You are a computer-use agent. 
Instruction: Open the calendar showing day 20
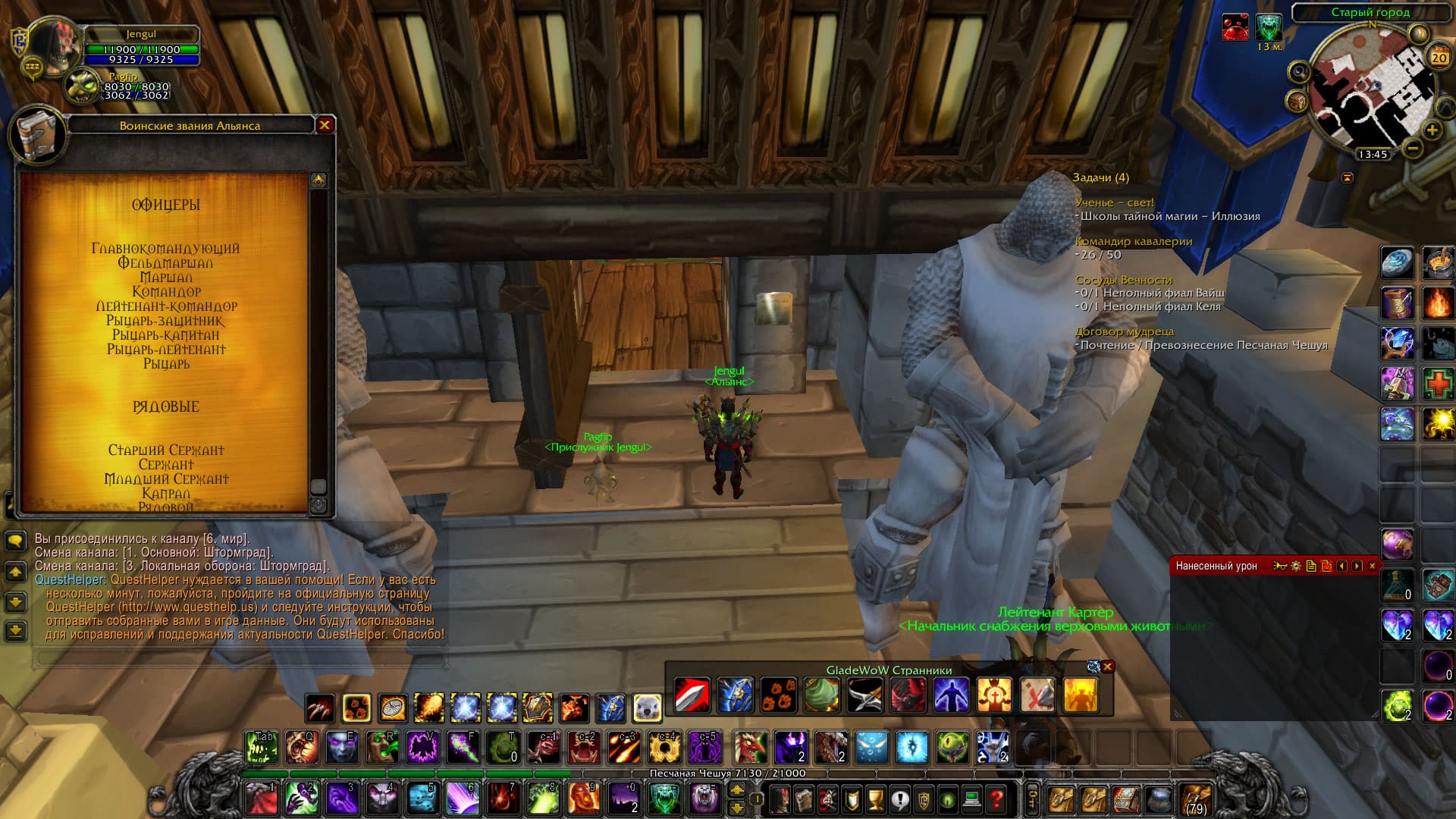(1439, 58)
